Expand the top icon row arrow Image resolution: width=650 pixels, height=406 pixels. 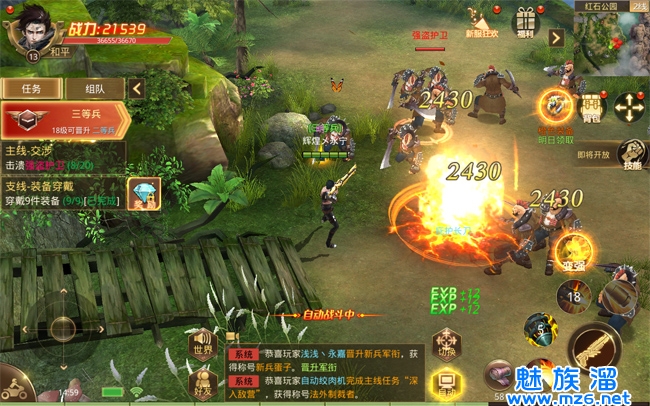[x=556, y=38]
